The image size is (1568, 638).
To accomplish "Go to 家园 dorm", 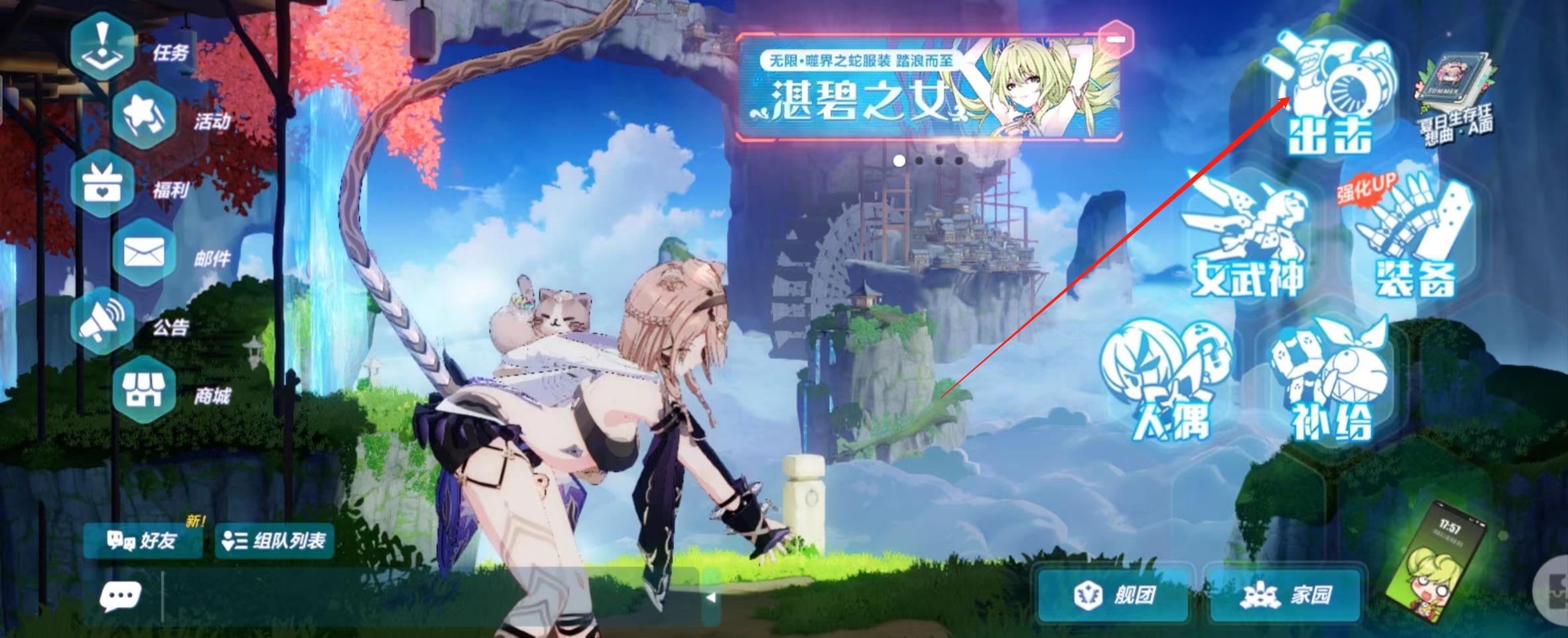I will pos(1287,594).
